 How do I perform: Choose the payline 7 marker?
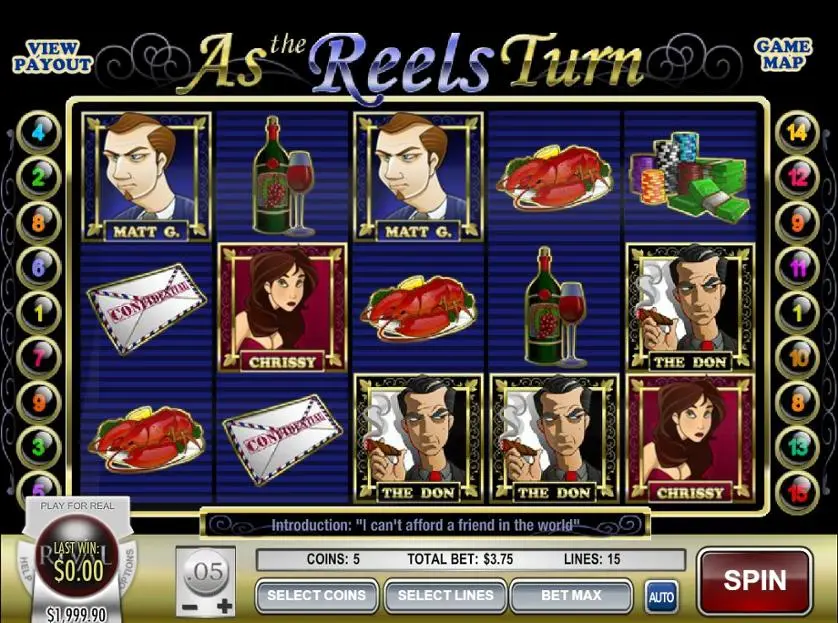click(x=40, y=355)
